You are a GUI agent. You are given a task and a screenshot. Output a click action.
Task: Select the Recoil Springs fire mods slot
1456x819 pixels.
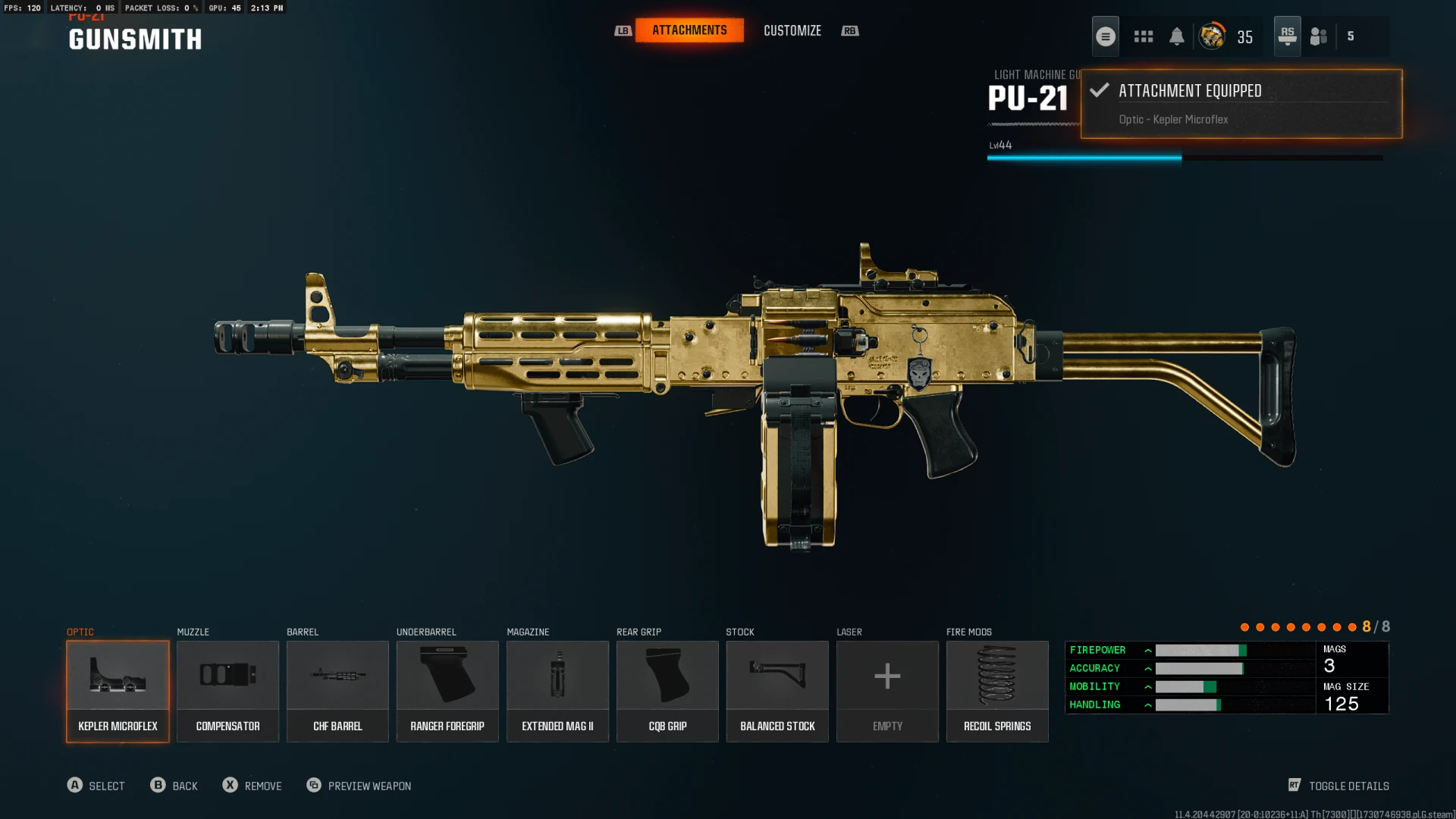pyautogui.click(x=997, y=691)
